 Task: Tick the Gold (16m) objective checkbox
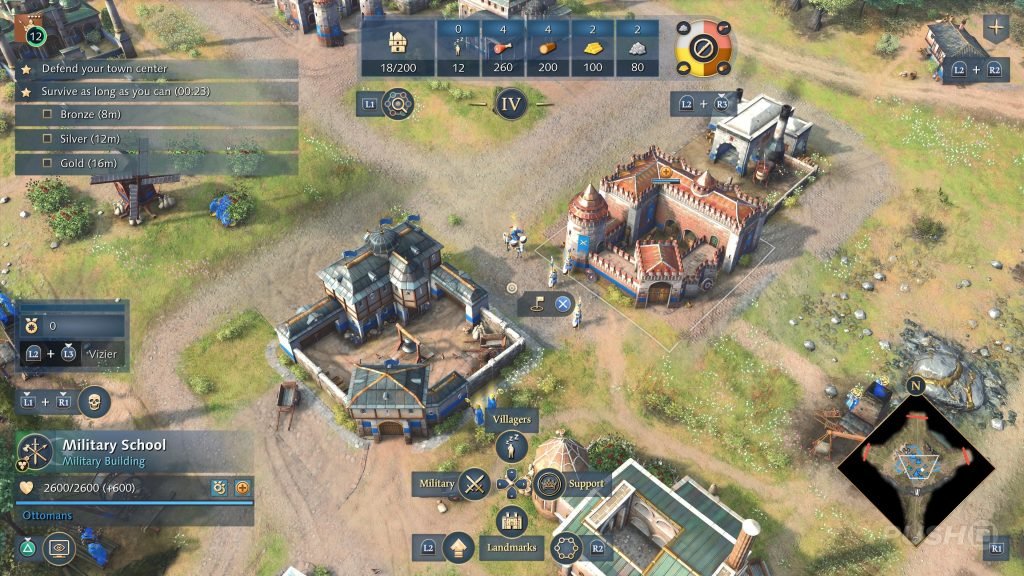point(47,163)
